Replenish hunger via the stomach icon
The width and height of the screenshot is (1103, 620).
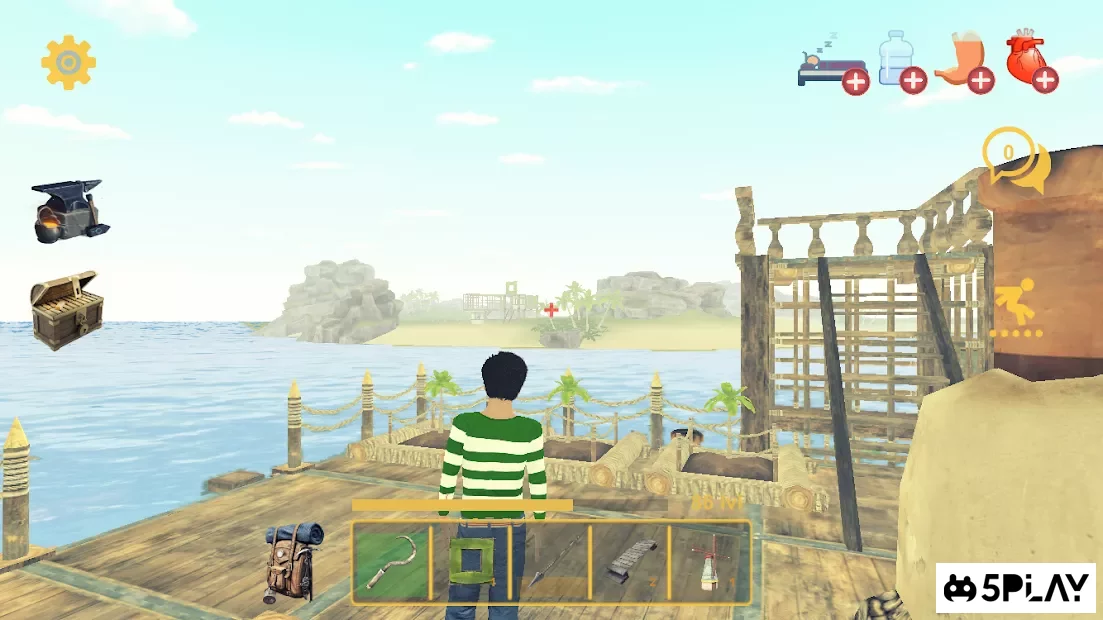click(x=964, y=62)
